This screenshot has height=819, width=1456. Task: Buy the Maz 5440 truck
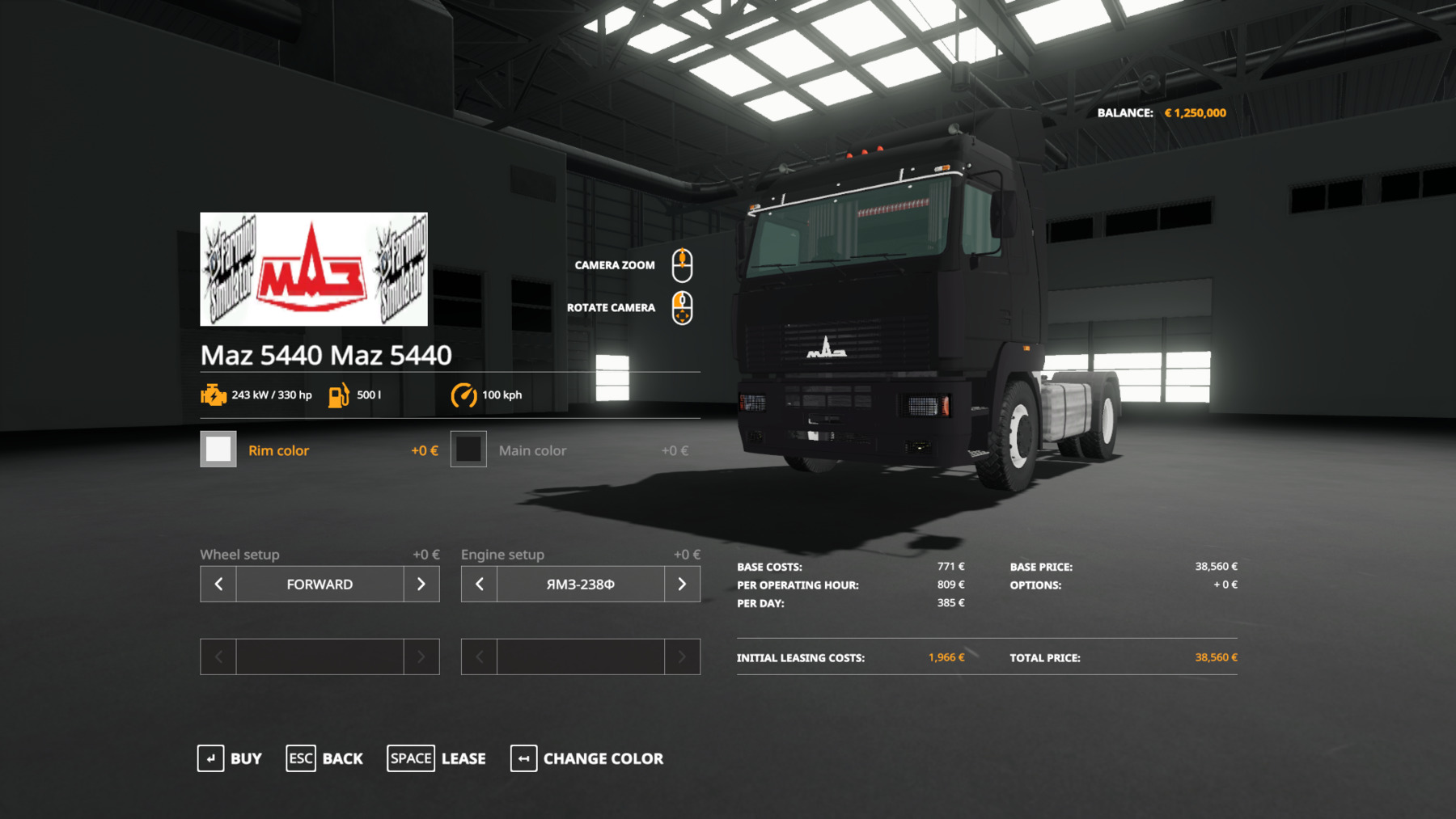click(x=230, y=758)
